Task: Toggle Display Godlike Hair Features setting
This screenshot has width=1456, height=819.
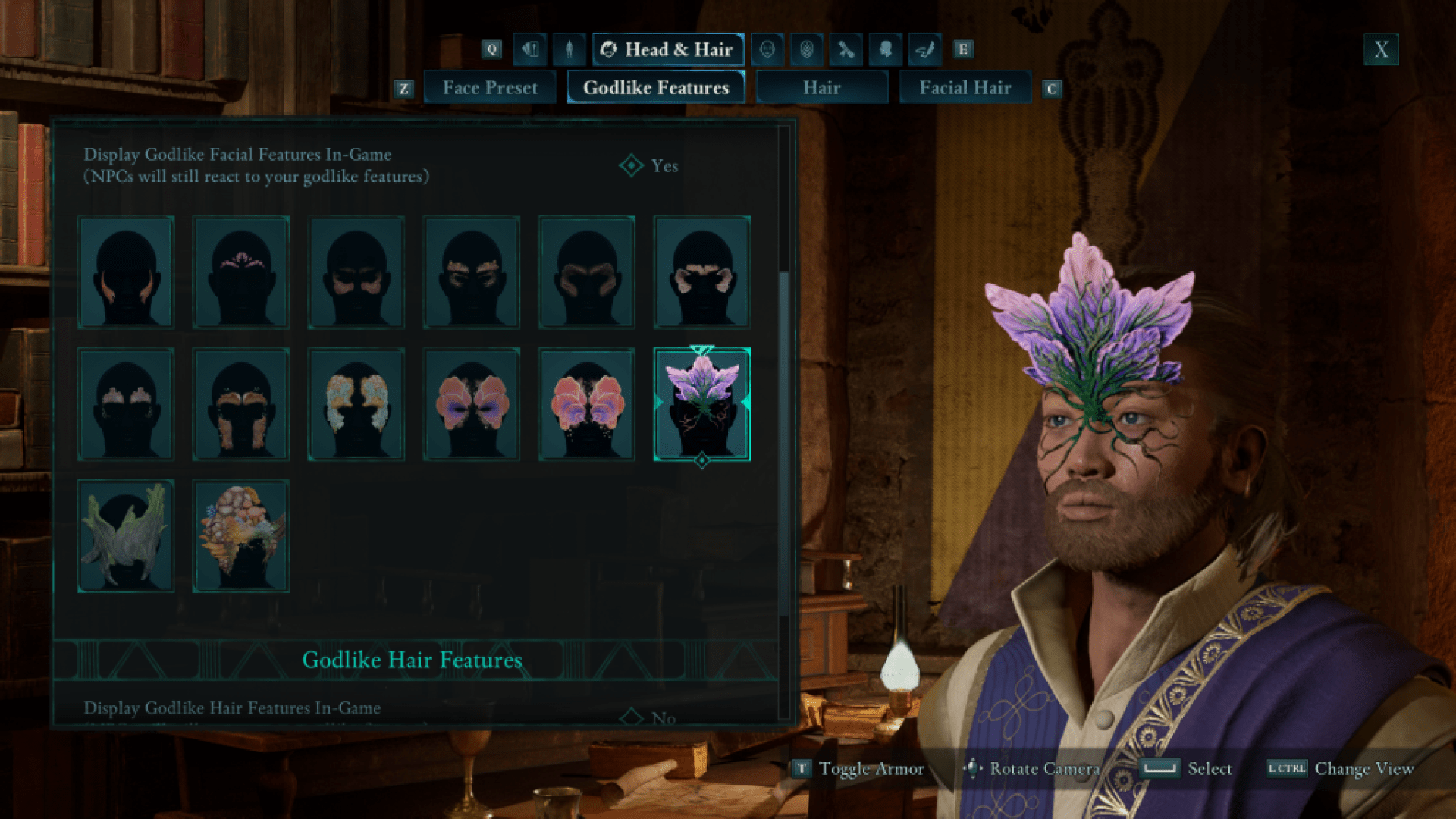Action: point(651,717)
